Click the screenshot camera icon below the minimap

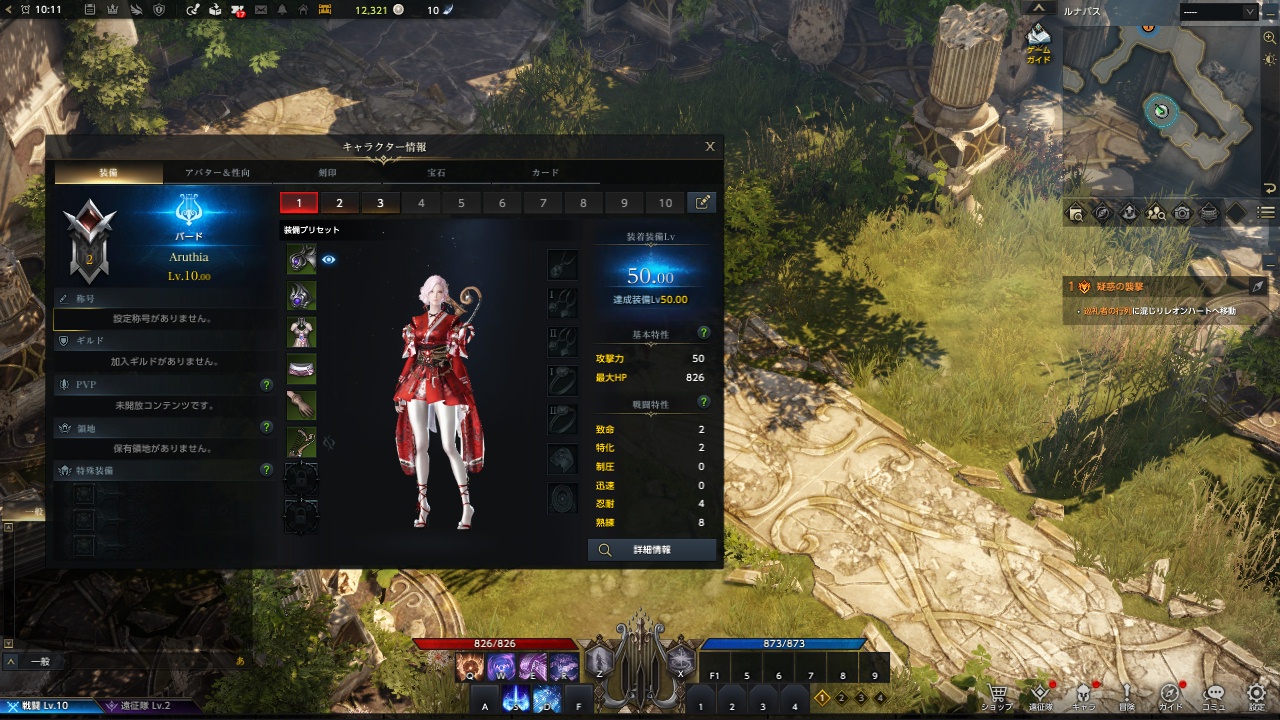1183,211
